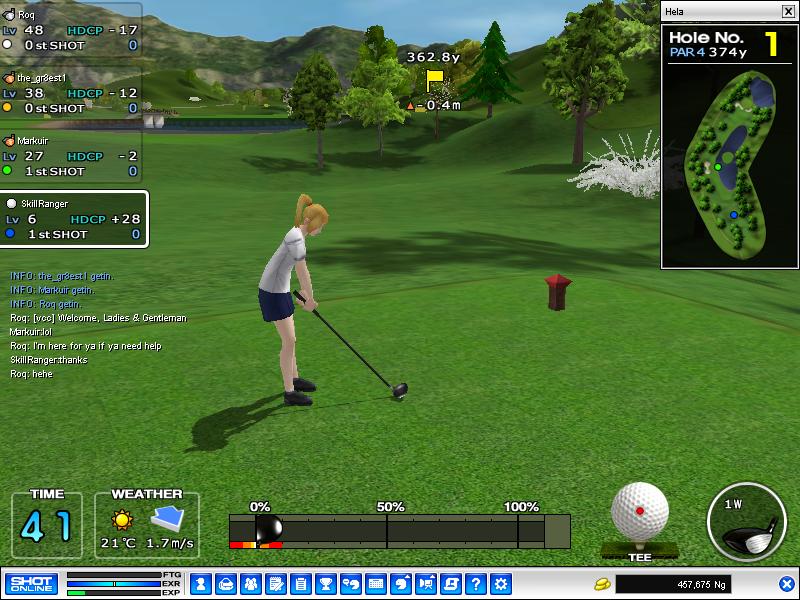Viewport: 800px width, 600px height.
Task: Open the group of people icon
Action: point(250,583)
